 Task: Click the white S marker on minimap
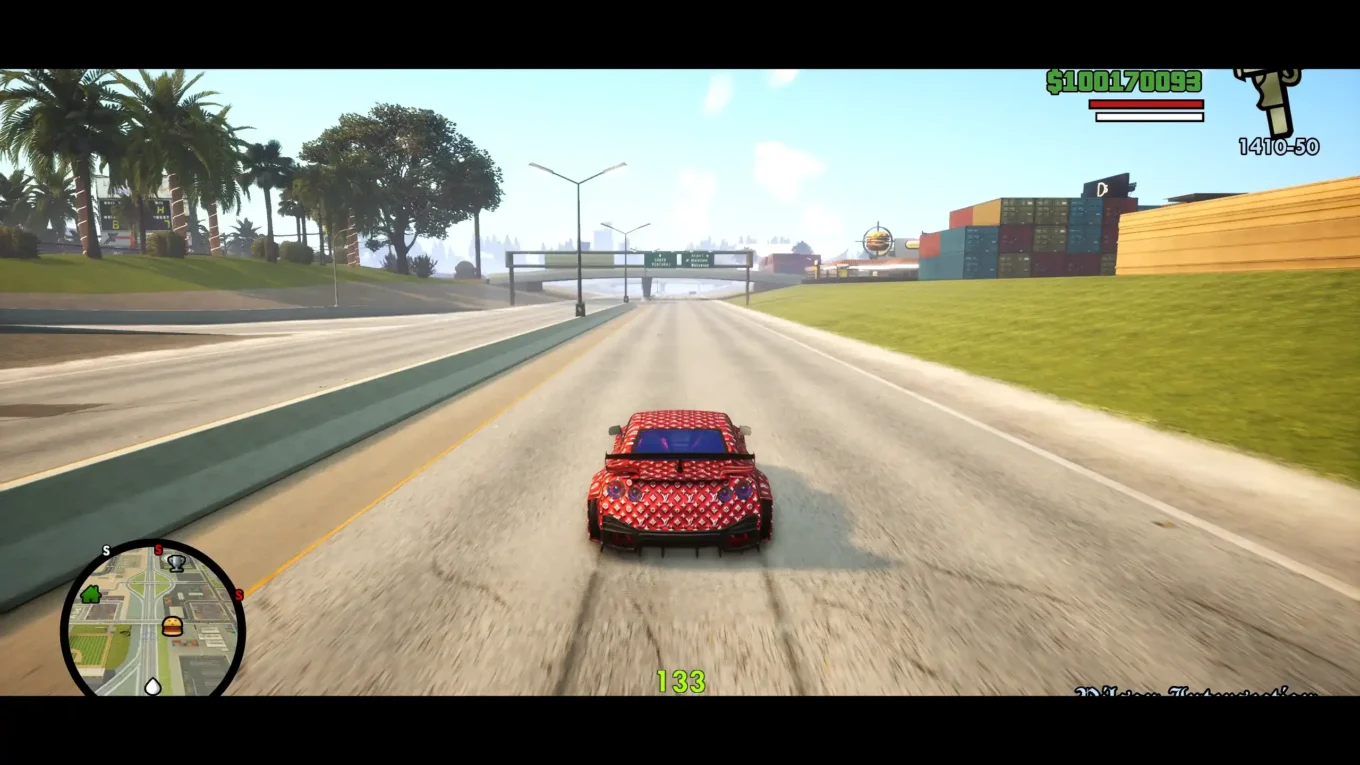click(105, 551)
